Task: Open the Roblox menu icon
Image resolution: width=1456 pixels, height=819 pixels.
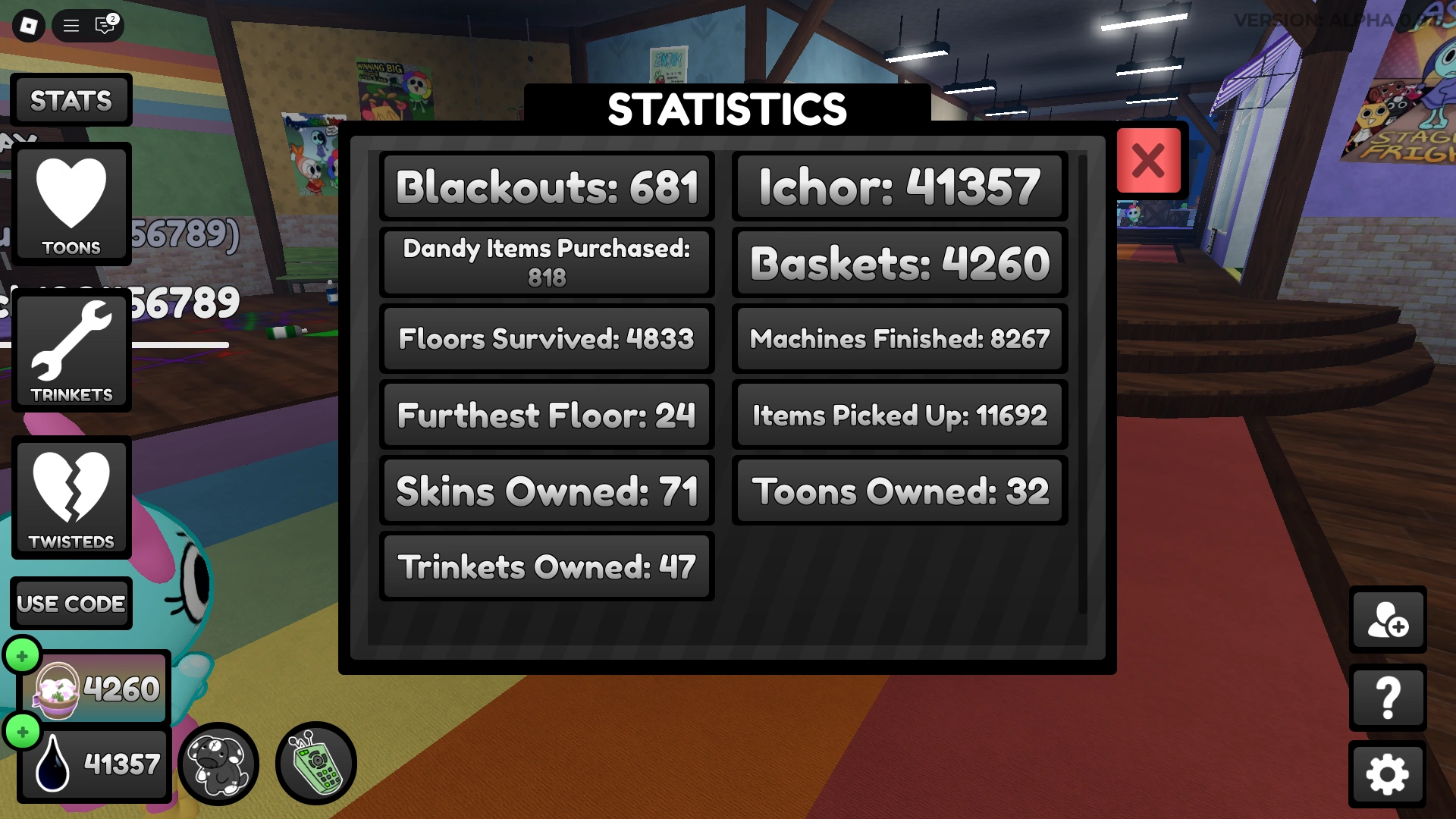Action: coord(30,25)
